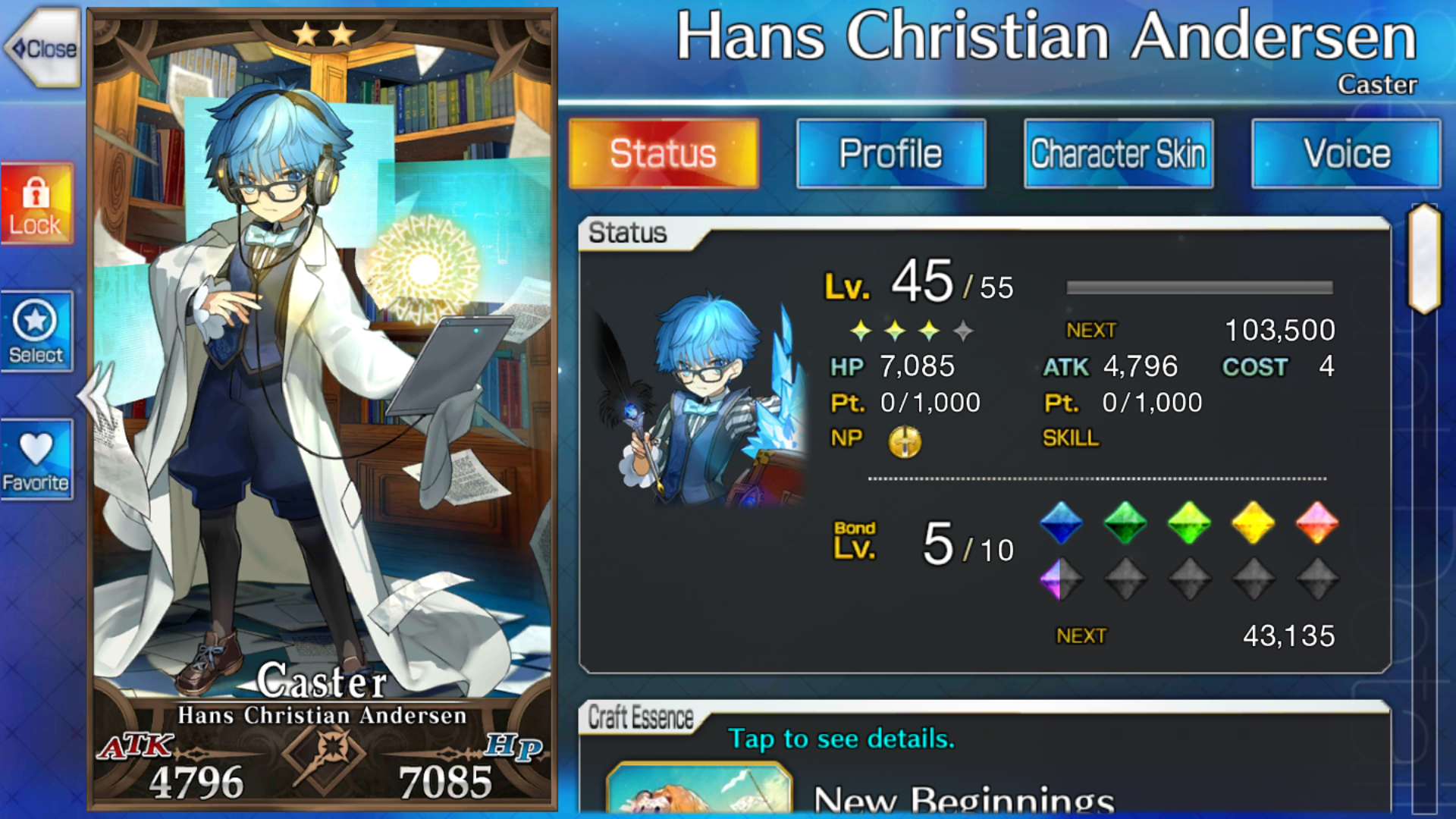The height and width of the screenshot is (819, 1456).
Task: Tap the left arrow on the card art
Action: point(96,394)
